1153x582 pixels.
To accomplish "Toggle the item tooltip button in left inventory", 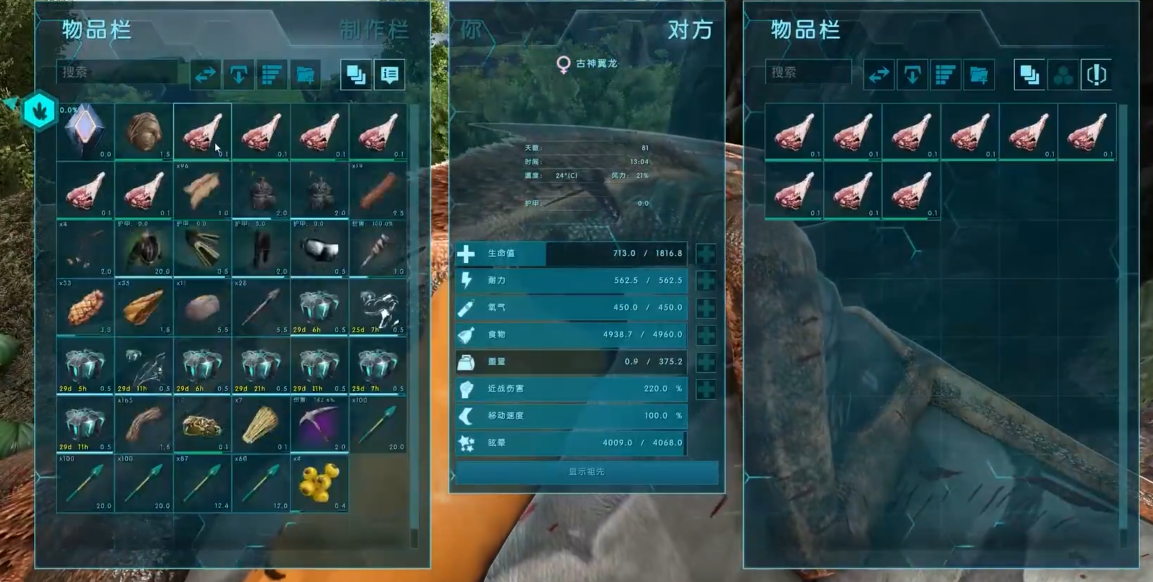I will [x=389, y=74].
